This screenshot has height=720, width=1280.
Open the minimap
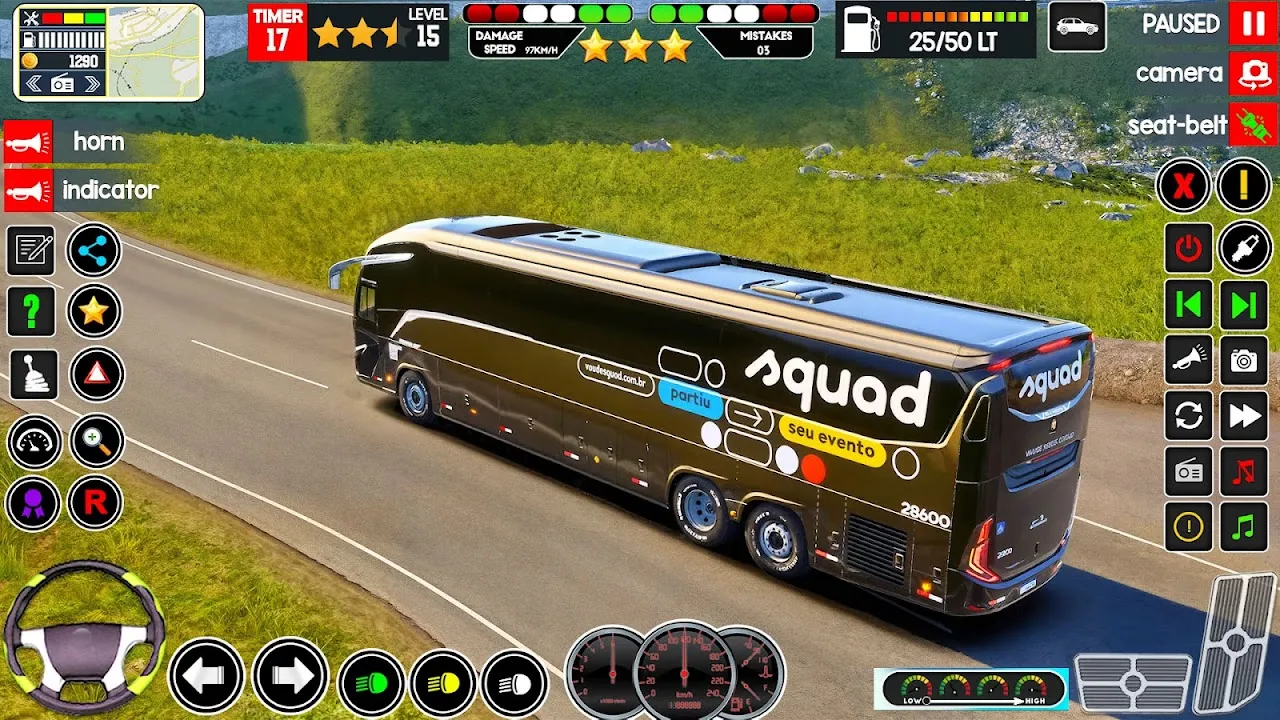point(155,52)
